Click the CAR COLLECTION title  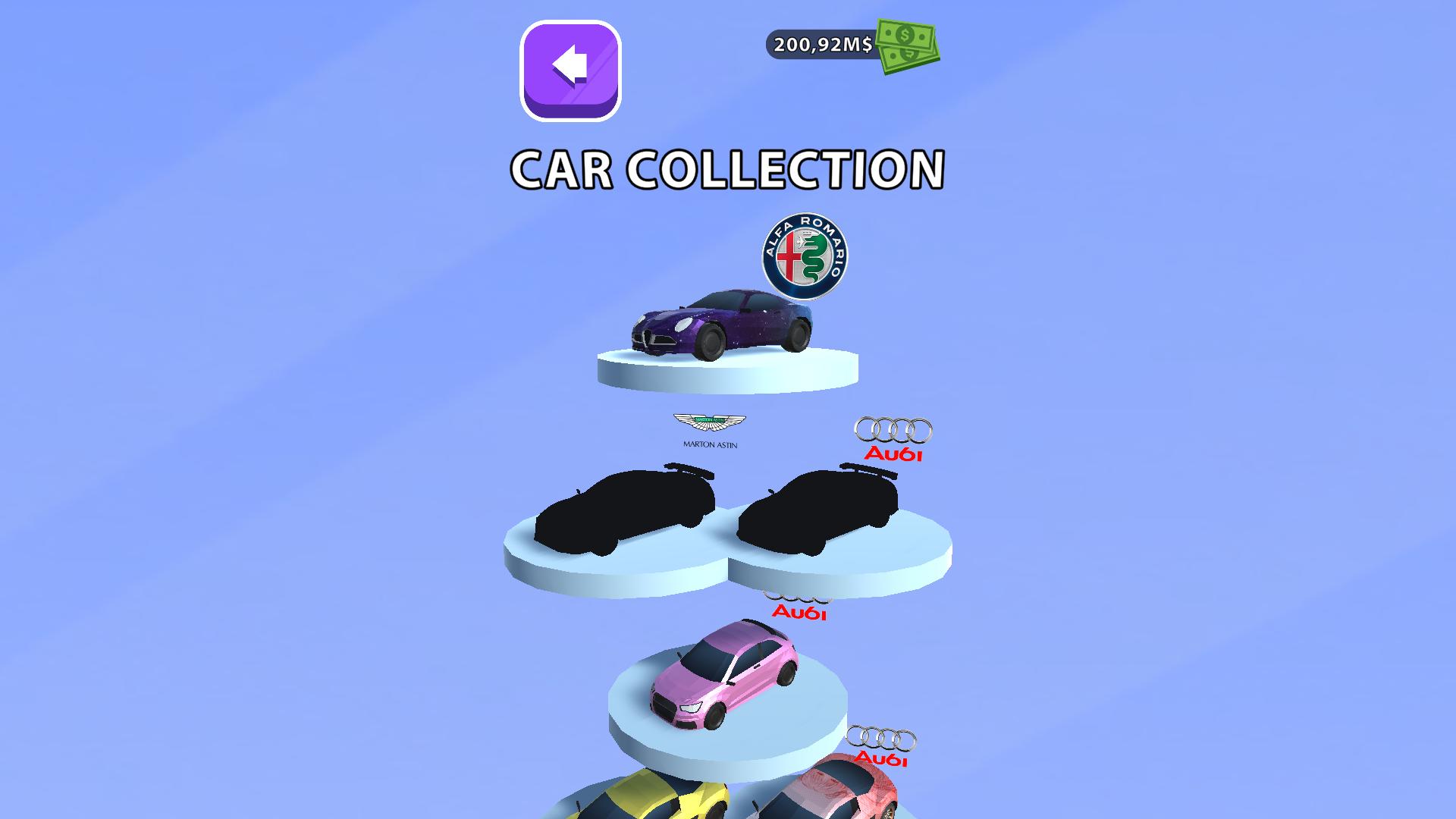[x=726, y=168]
